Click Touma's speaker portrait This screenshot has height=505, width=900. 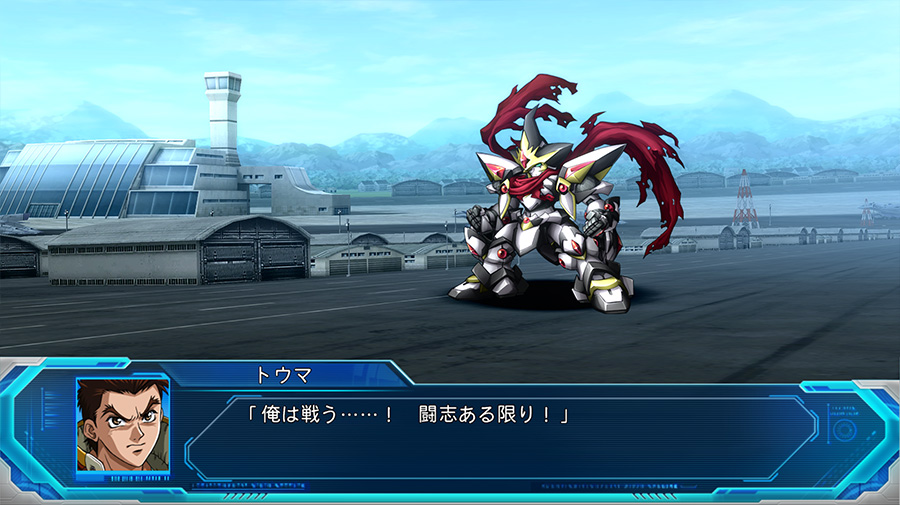(x=122, y=425)
